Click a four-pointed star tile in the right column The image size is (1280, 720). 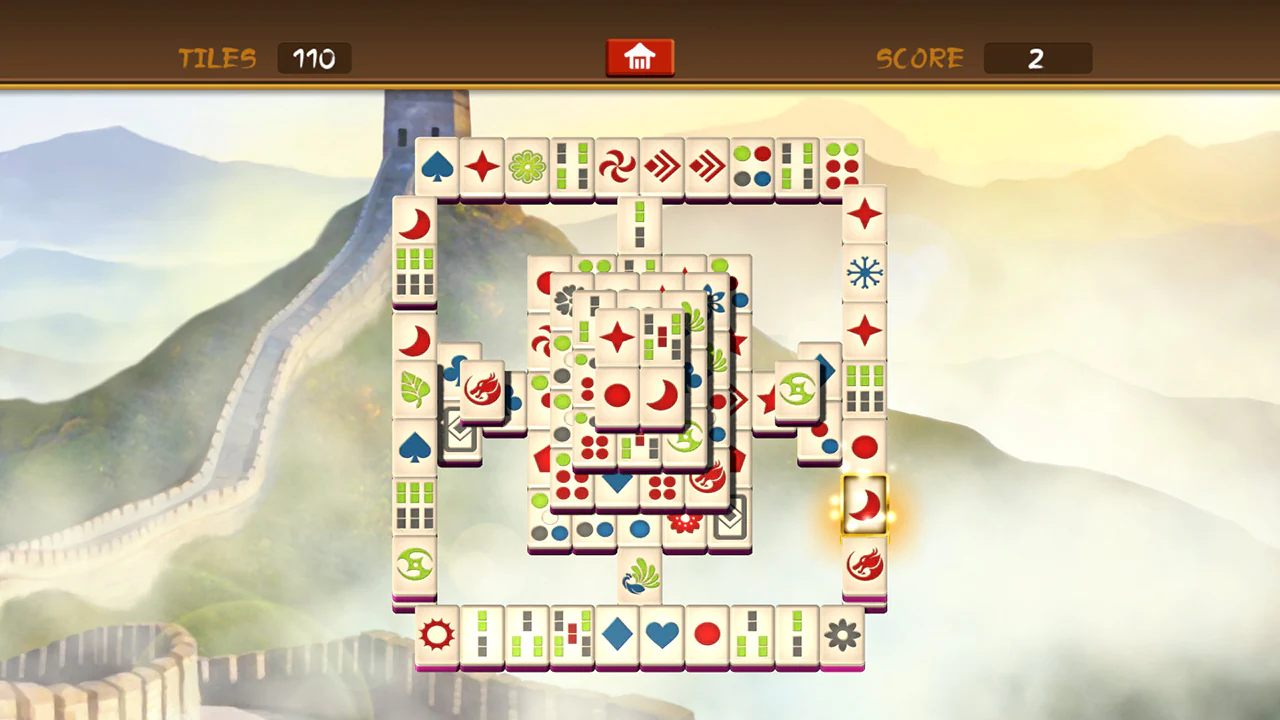(x=864, y=215)
